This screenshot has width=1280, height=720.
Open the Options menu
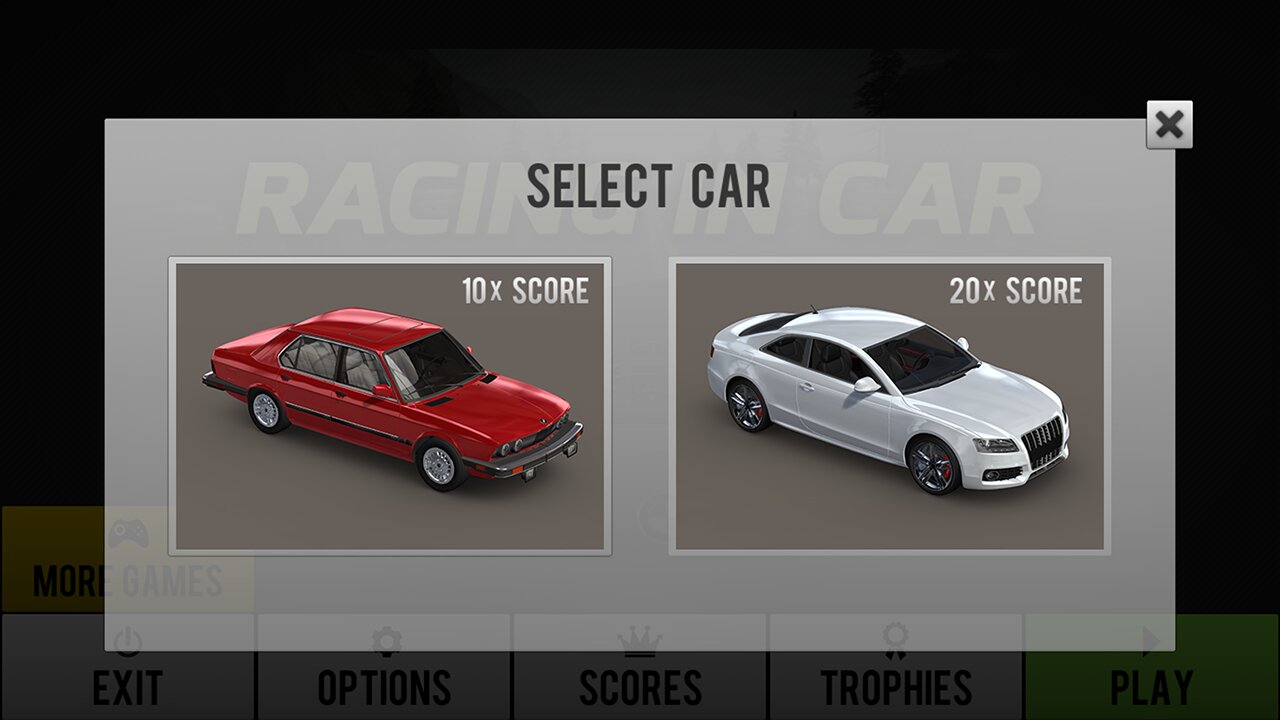tap(384, 686)
